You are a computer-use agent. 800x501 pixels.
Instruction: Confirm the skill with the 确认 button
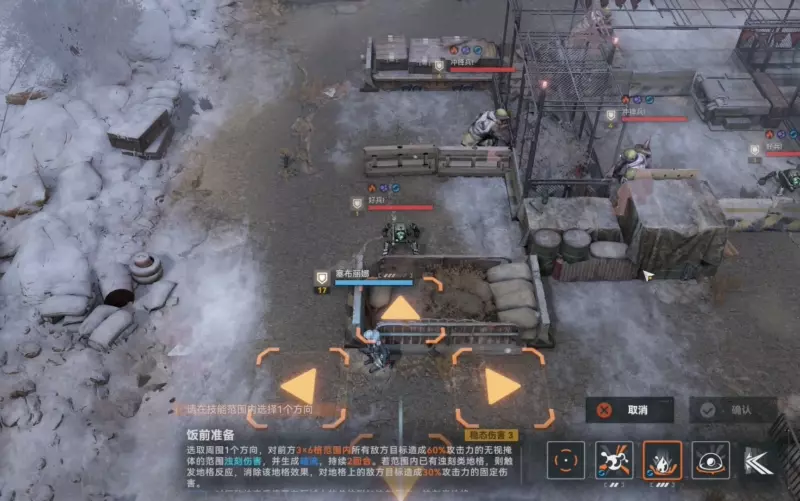pyautogui.click(x=733, y=410)
